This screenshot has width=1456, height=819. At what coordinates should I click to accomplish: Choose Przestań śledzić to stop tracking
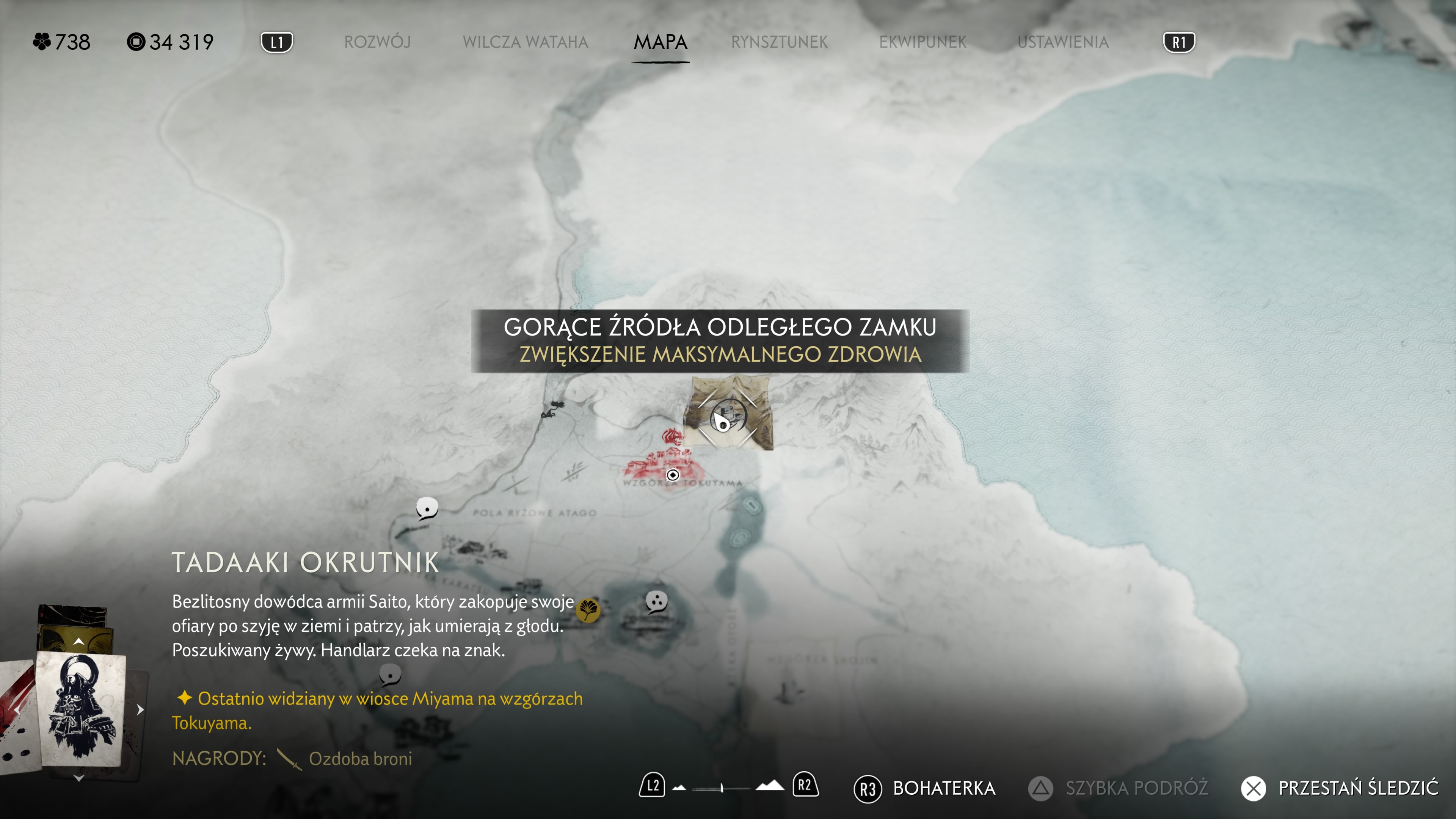(x=1340, y=788)
